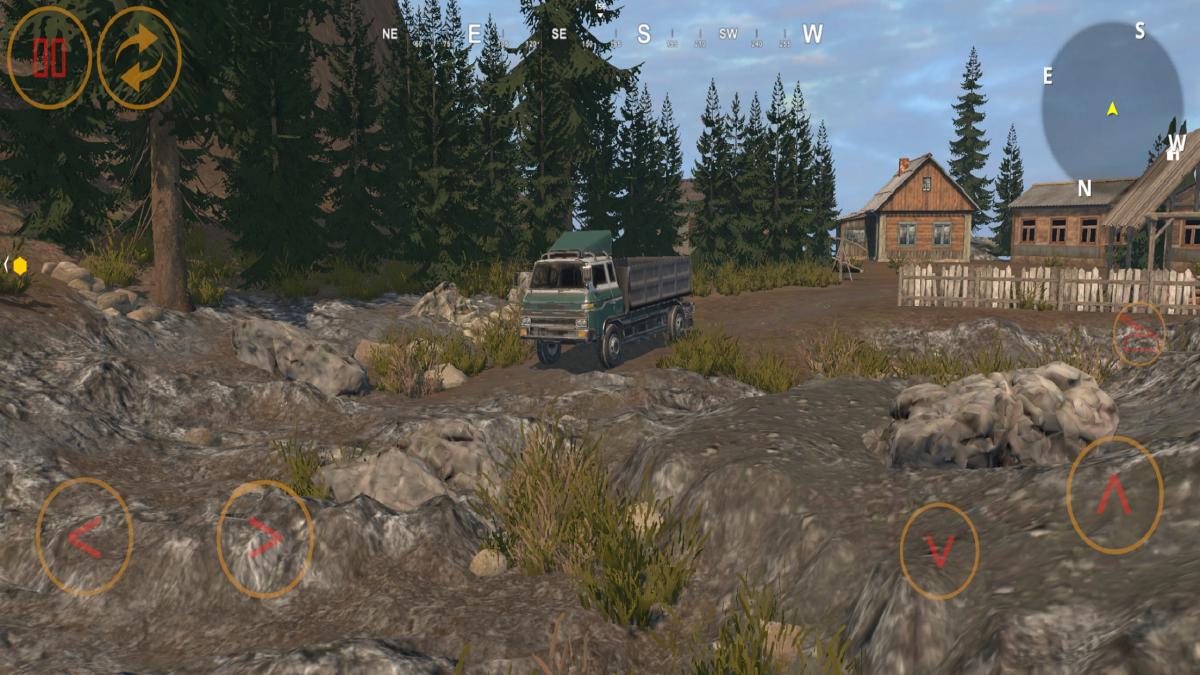Steer left with the left arrow button
1200x675 pixels.
[x=84, y=537]
